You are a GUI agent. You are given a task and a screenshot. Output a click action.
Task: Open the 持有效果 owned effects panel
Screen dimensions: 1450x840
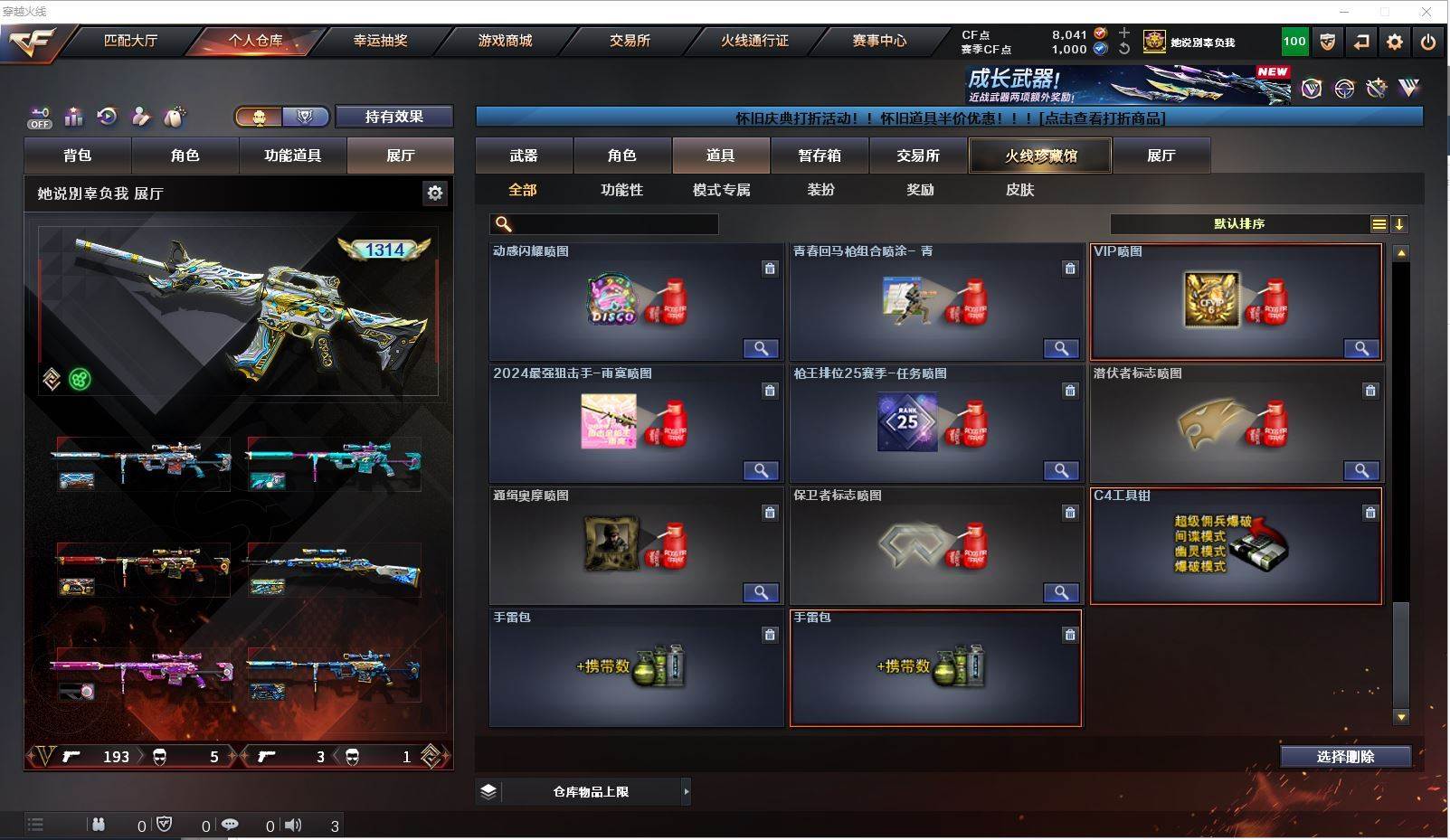(393, 117)
